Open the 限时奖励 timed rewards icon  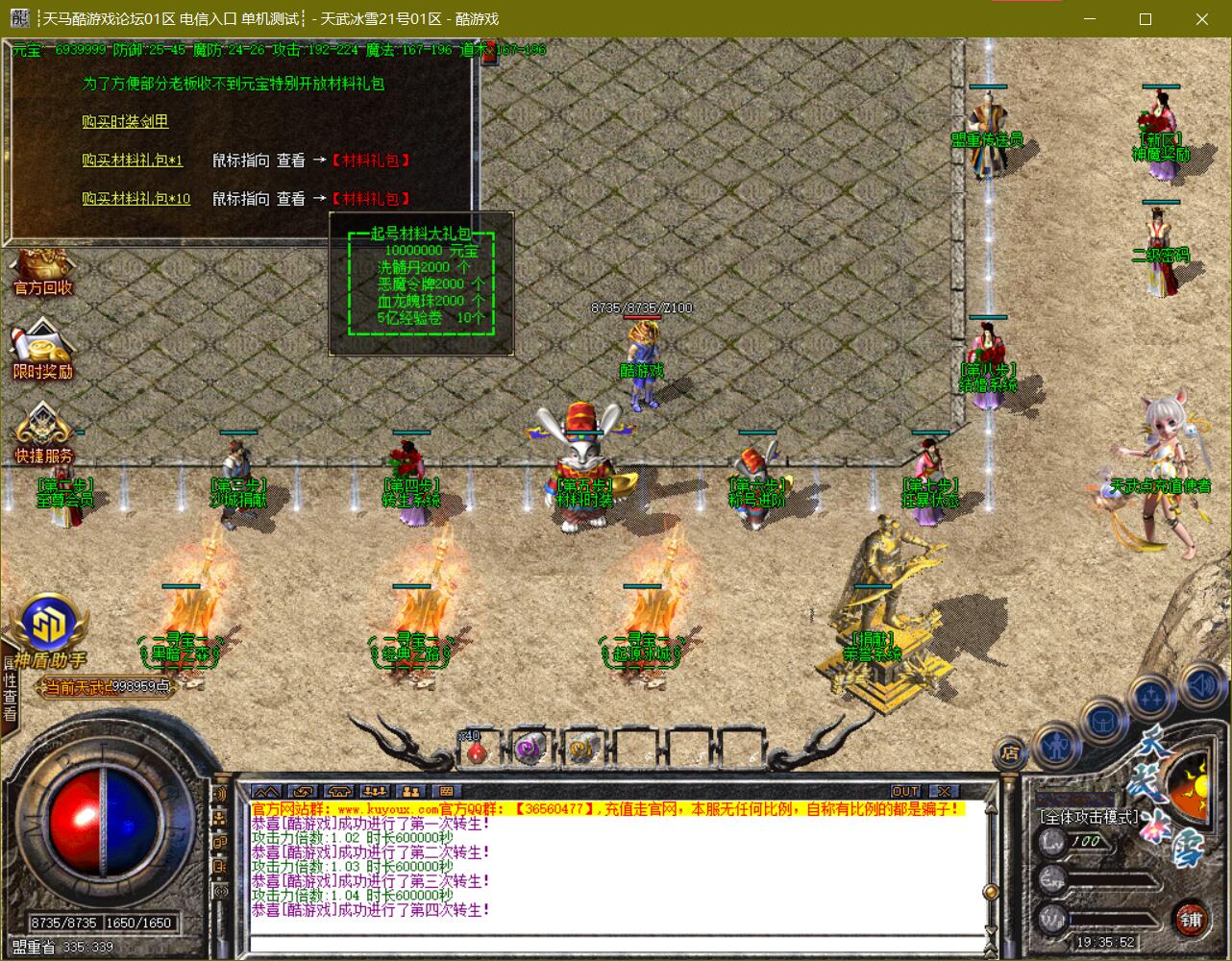click(x=42, y=353)
